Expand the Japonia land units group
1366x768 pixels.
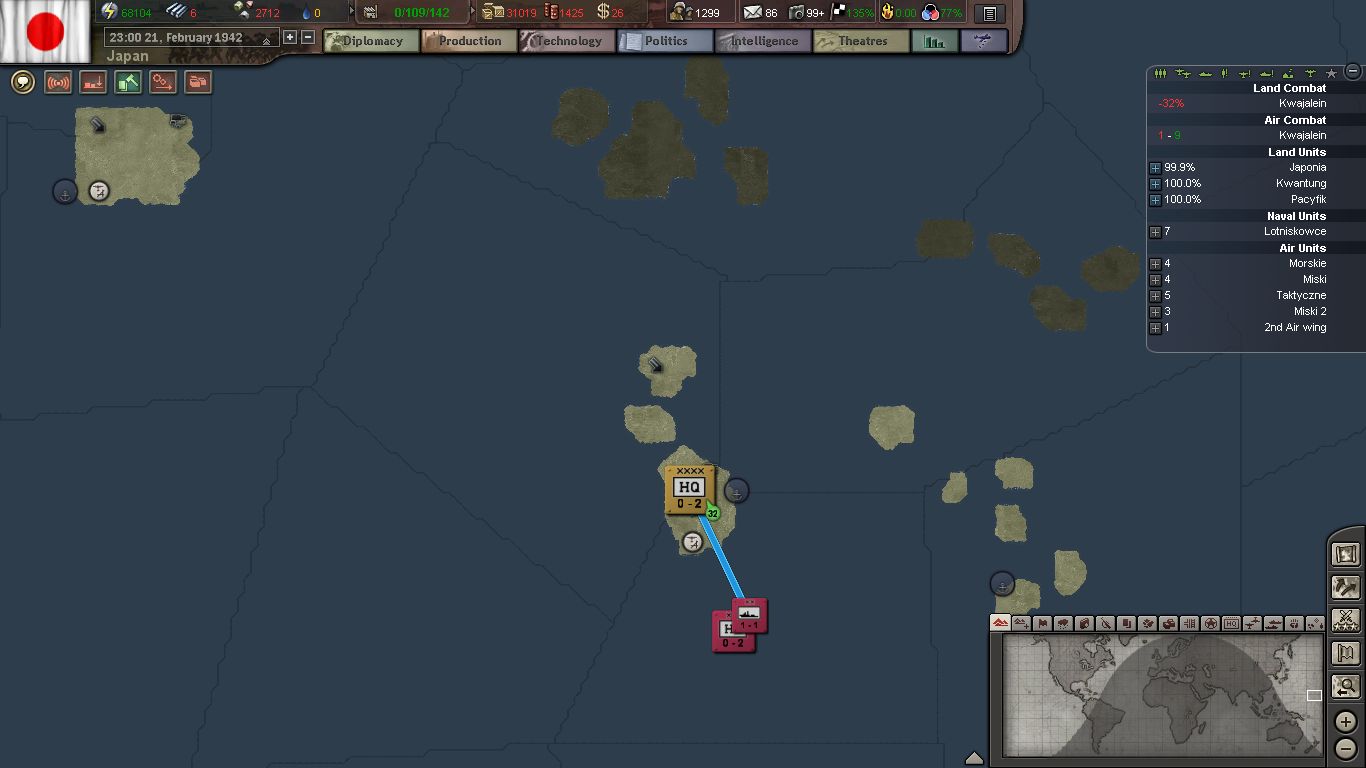click(1155, 168)
